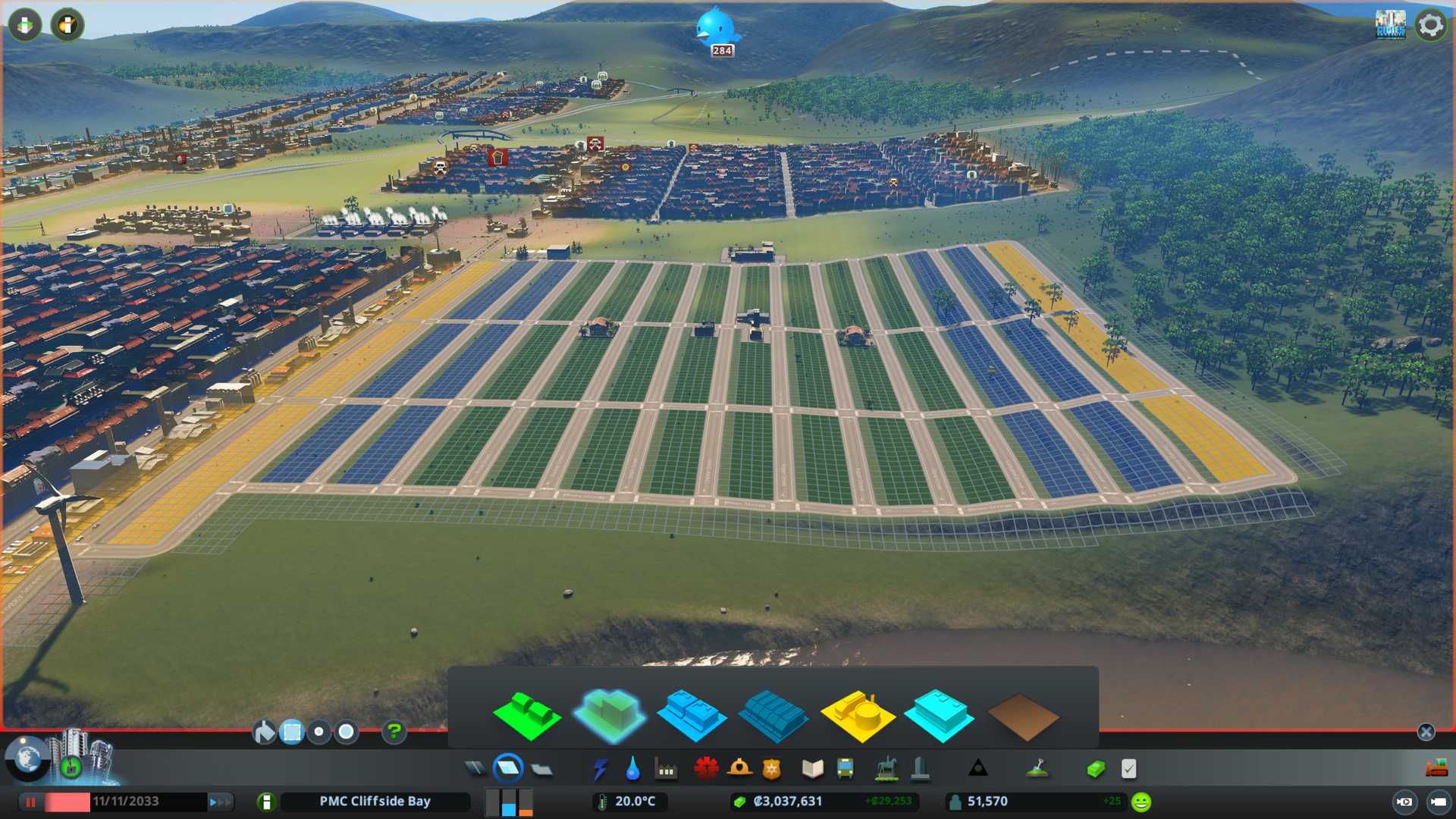Choose high density commercial zone

pyautogui.click(x=773, y=717)
